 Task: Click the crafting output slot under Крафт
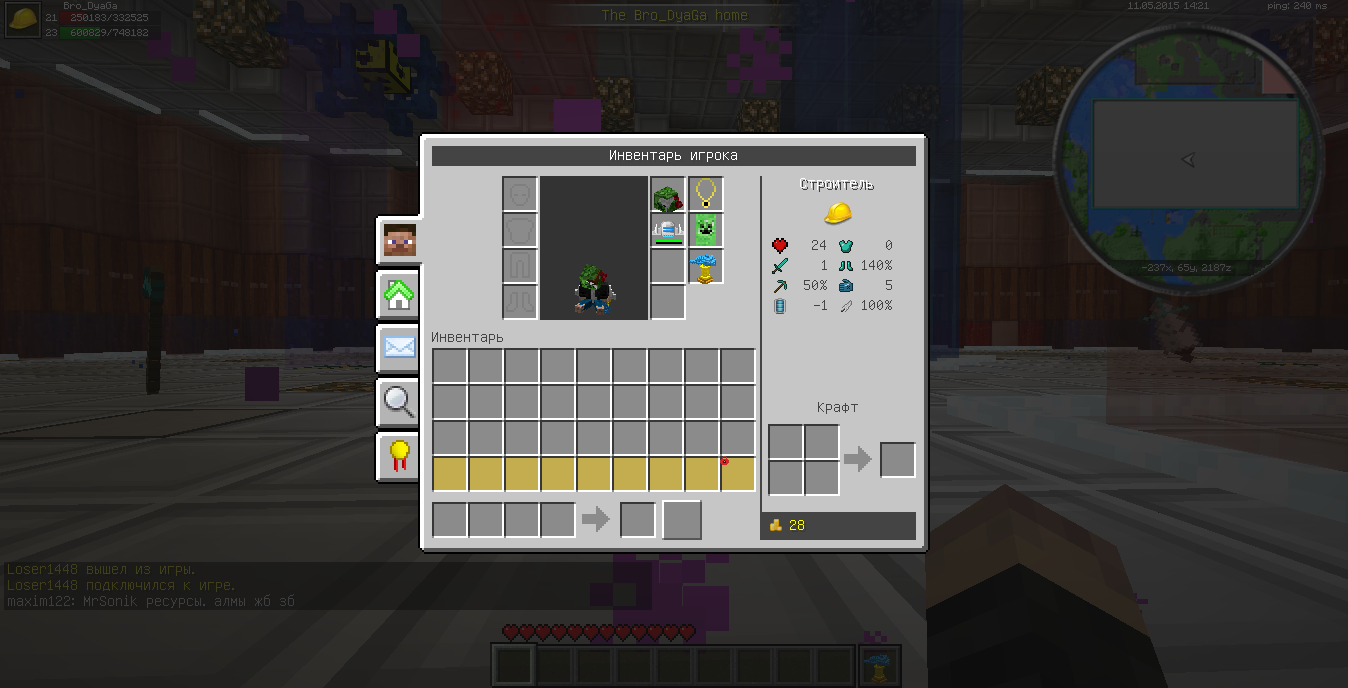897,460
